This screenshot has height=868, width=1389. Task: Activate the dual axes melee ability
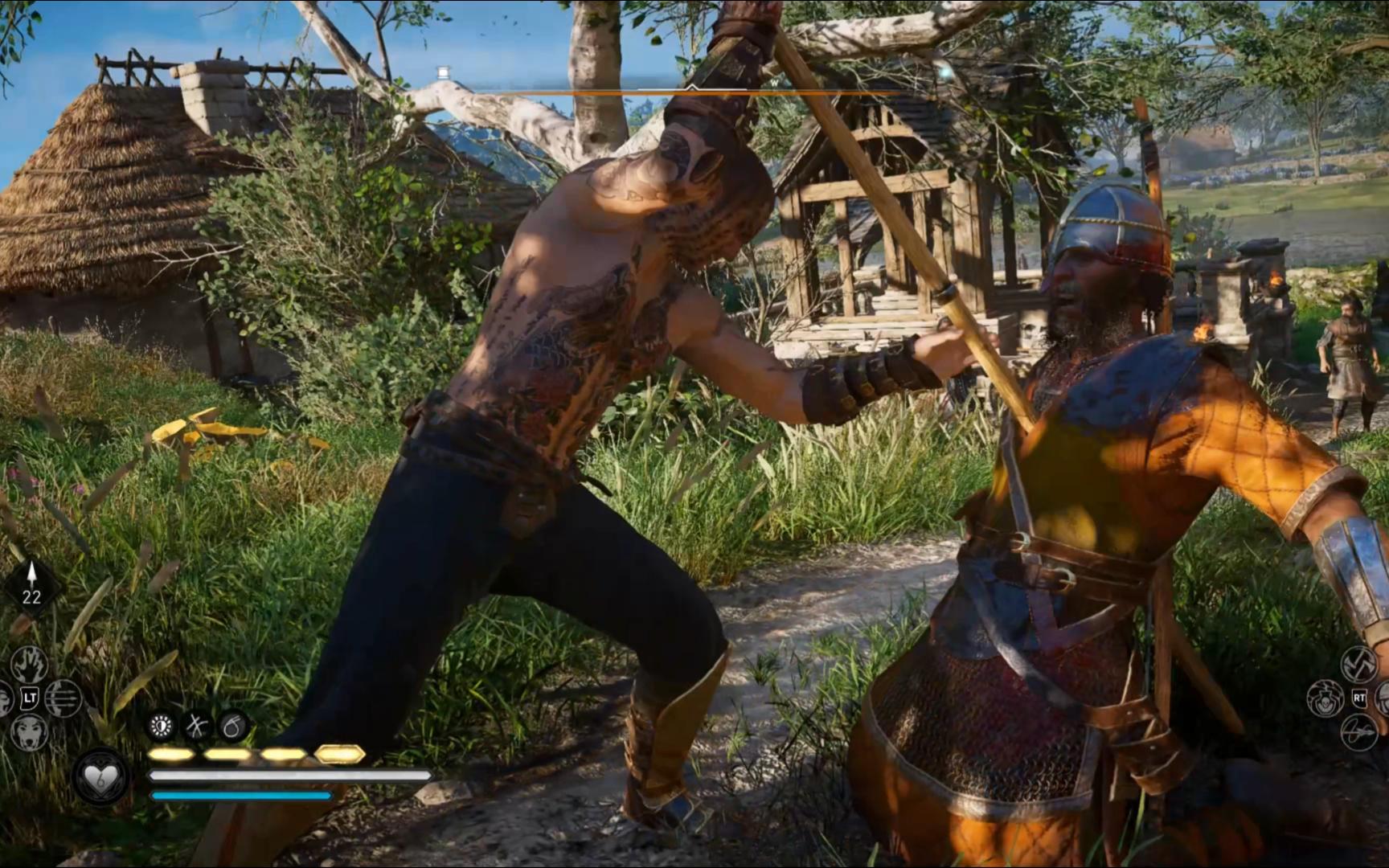tap(1359, 664)
